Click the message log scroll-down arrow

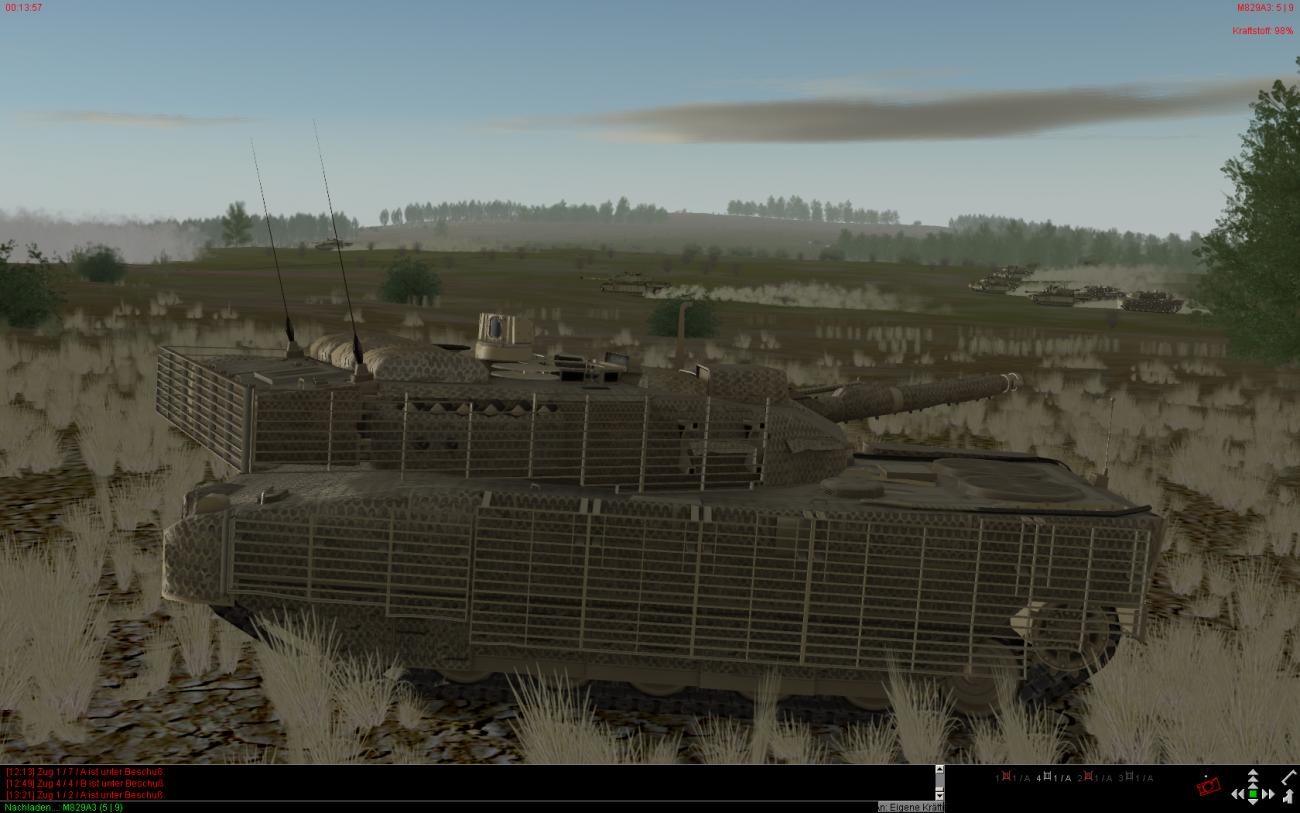pyautogui.click(x=939, y=795)
